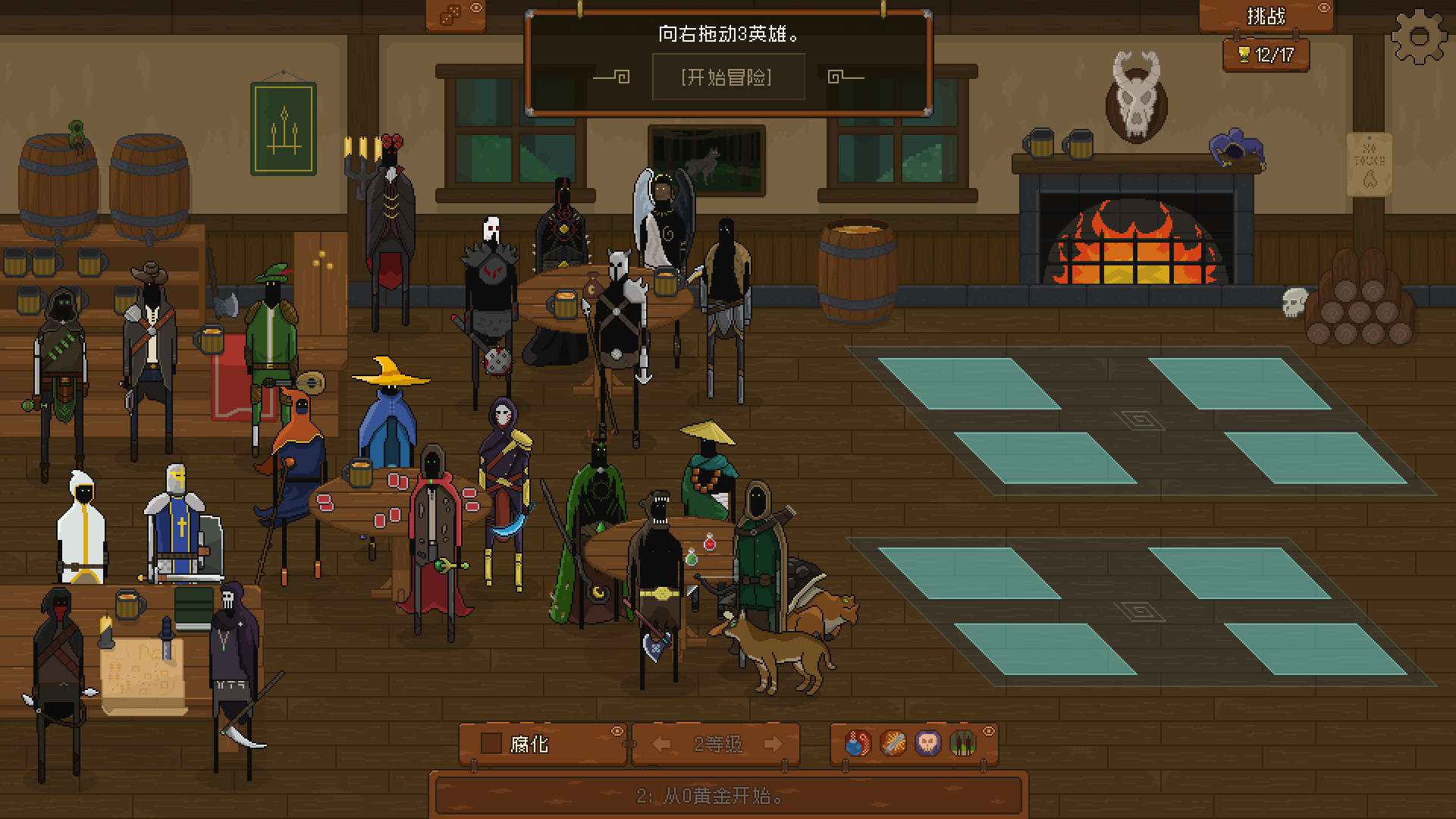This screenshot has width=1456, height=819.
Task: Select the blue bomb modifier icon
Action: click(x=857, y=743)
